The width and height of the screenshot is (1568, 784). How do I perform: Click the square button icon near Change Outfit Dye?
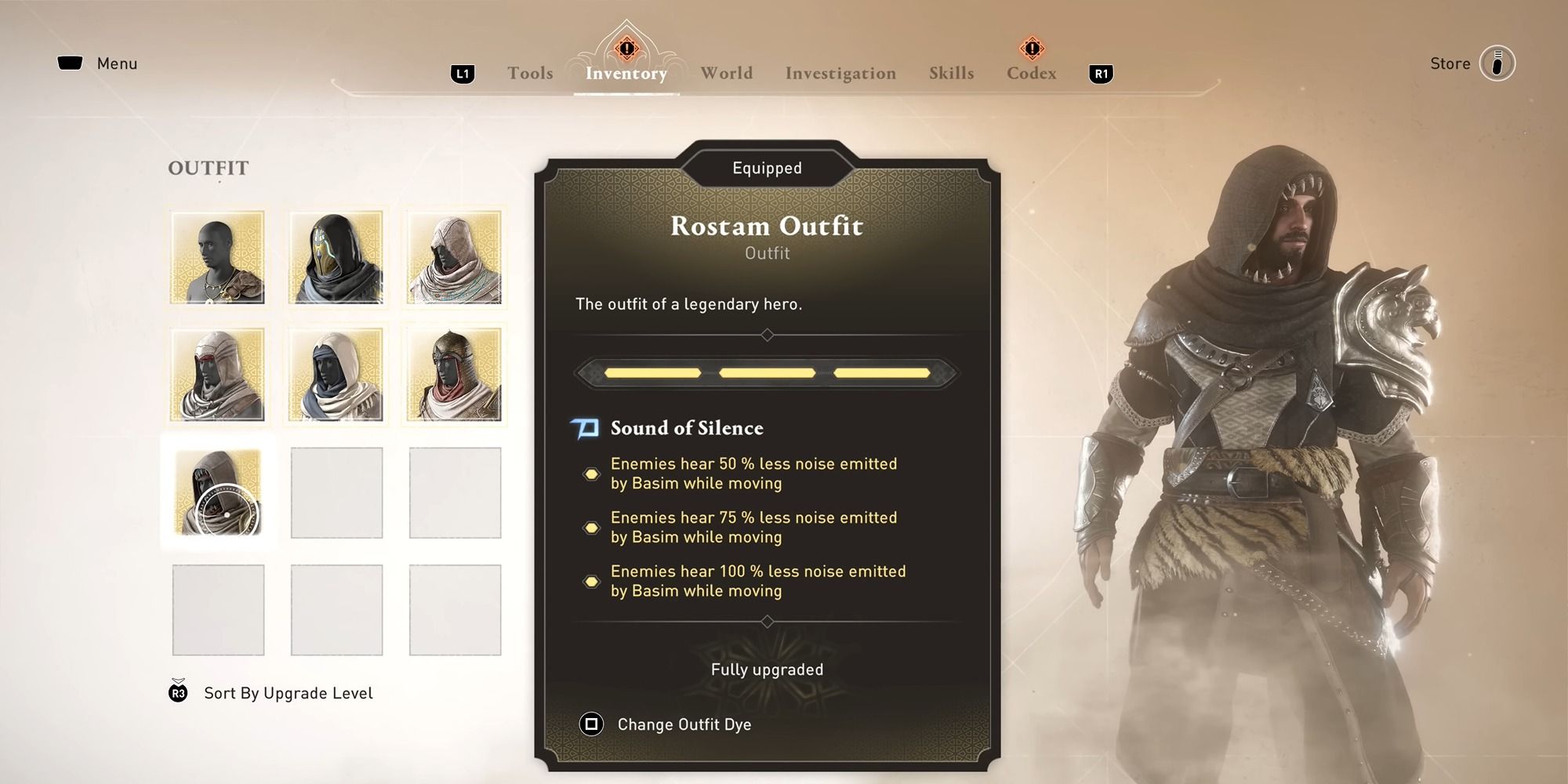[591, 724]
